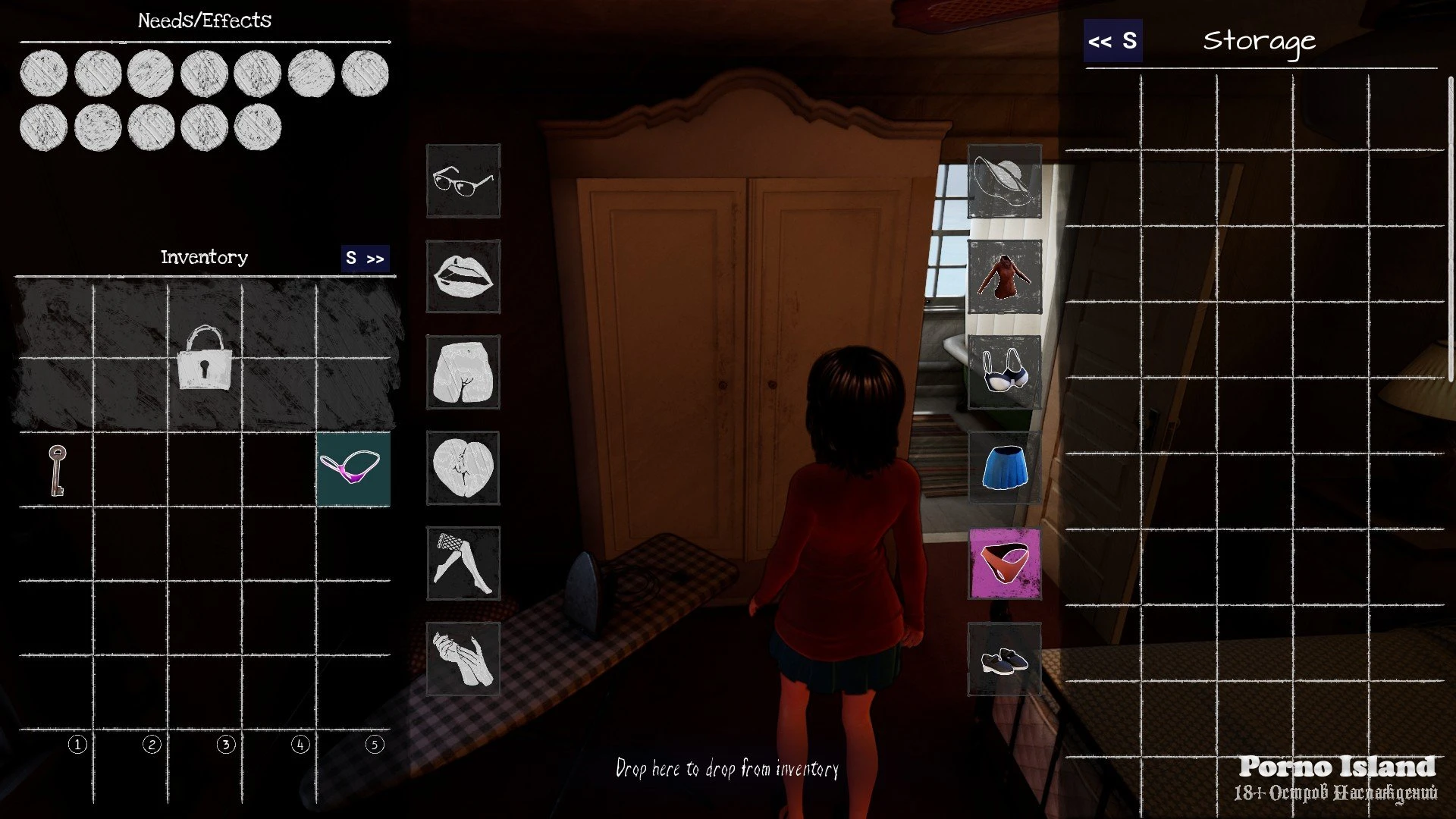Select the pink panties inventory item
Viewport: 1456px width, 819px height.
353,469
